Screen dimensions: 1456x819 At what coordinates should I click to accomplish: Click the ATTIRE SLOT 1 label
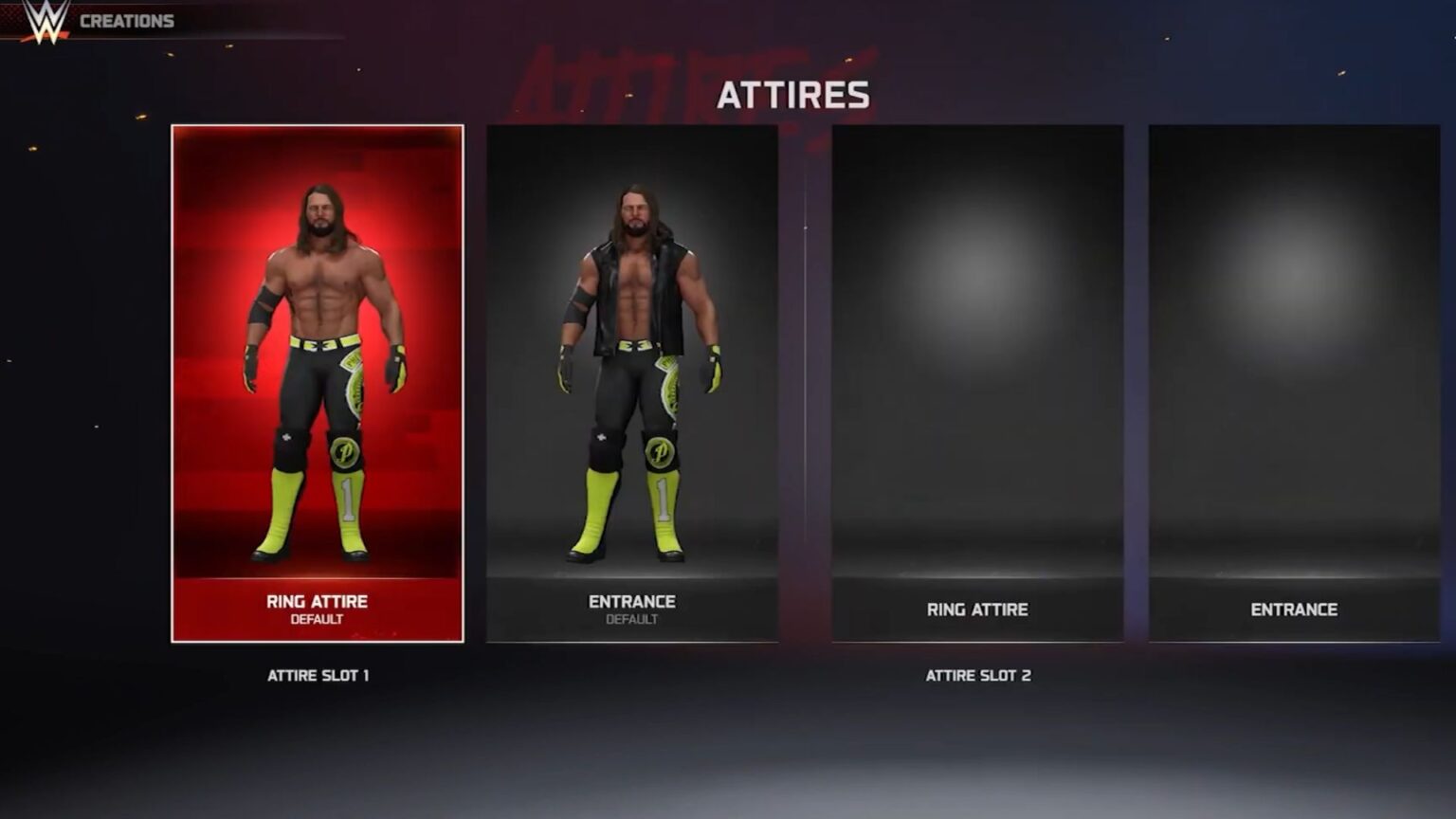(x=318, y=677)
